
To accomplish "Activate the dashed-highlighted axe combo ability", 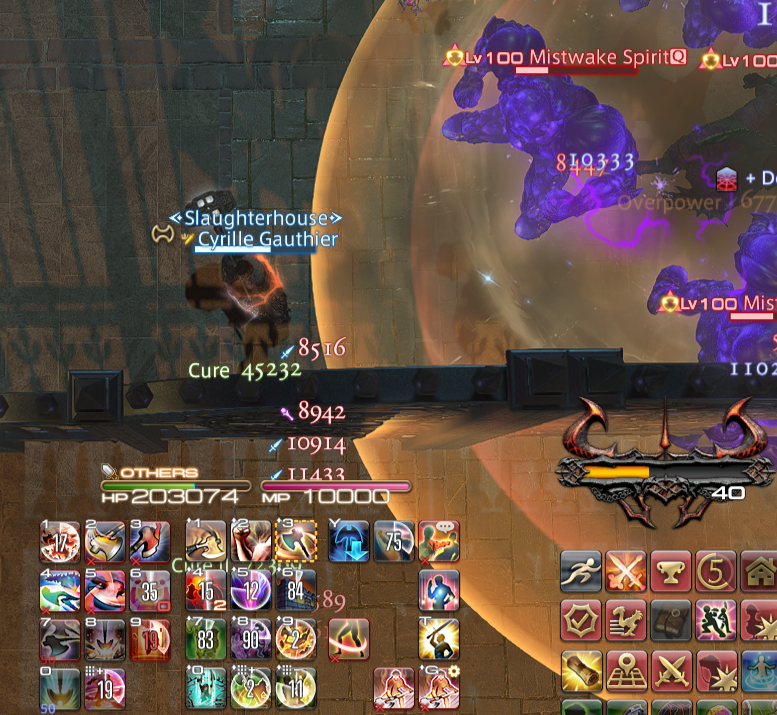I will tap(296, 541).
